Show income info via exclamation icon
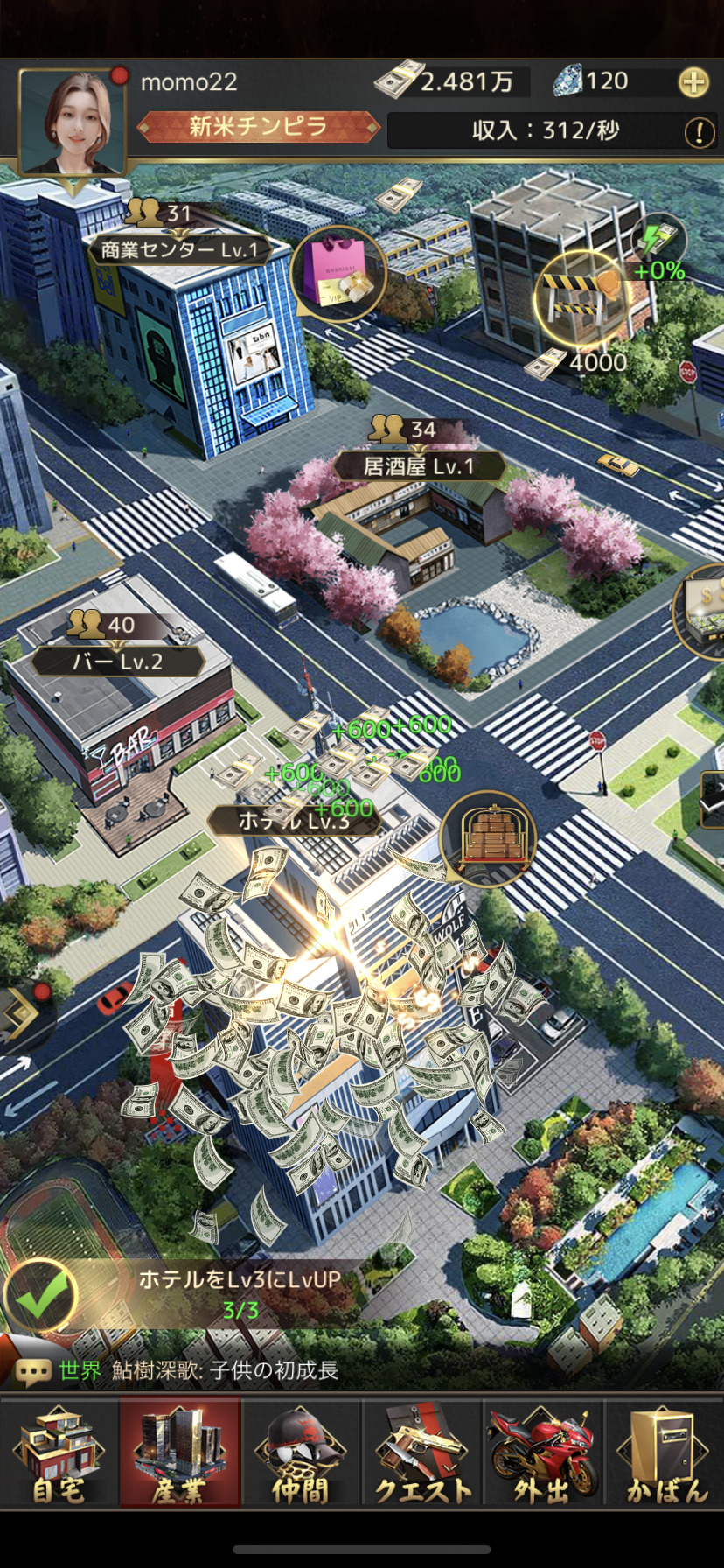The height and width of the screenshot is (1568, 724). [699, 132]
